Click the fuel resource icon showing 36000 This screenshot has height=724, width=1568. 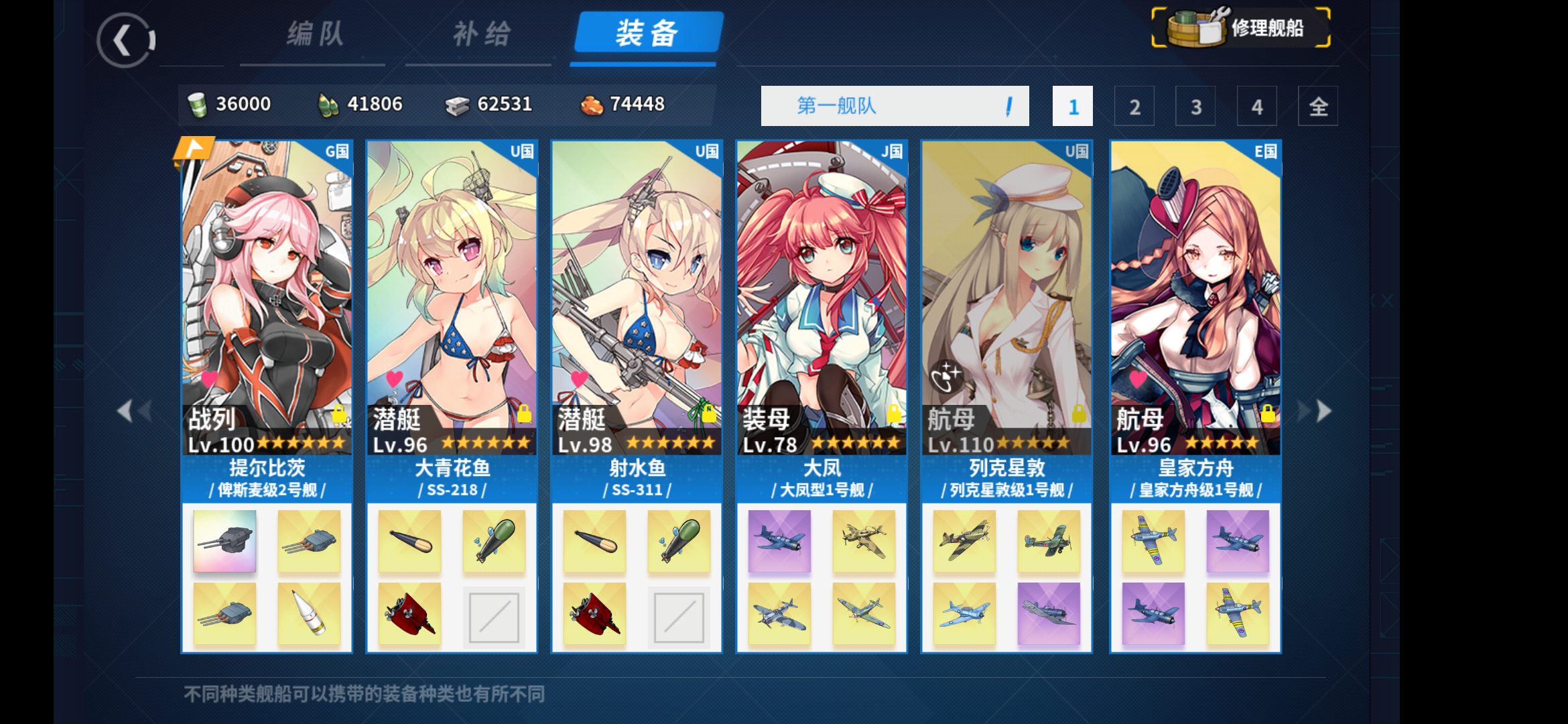(196, 104)
